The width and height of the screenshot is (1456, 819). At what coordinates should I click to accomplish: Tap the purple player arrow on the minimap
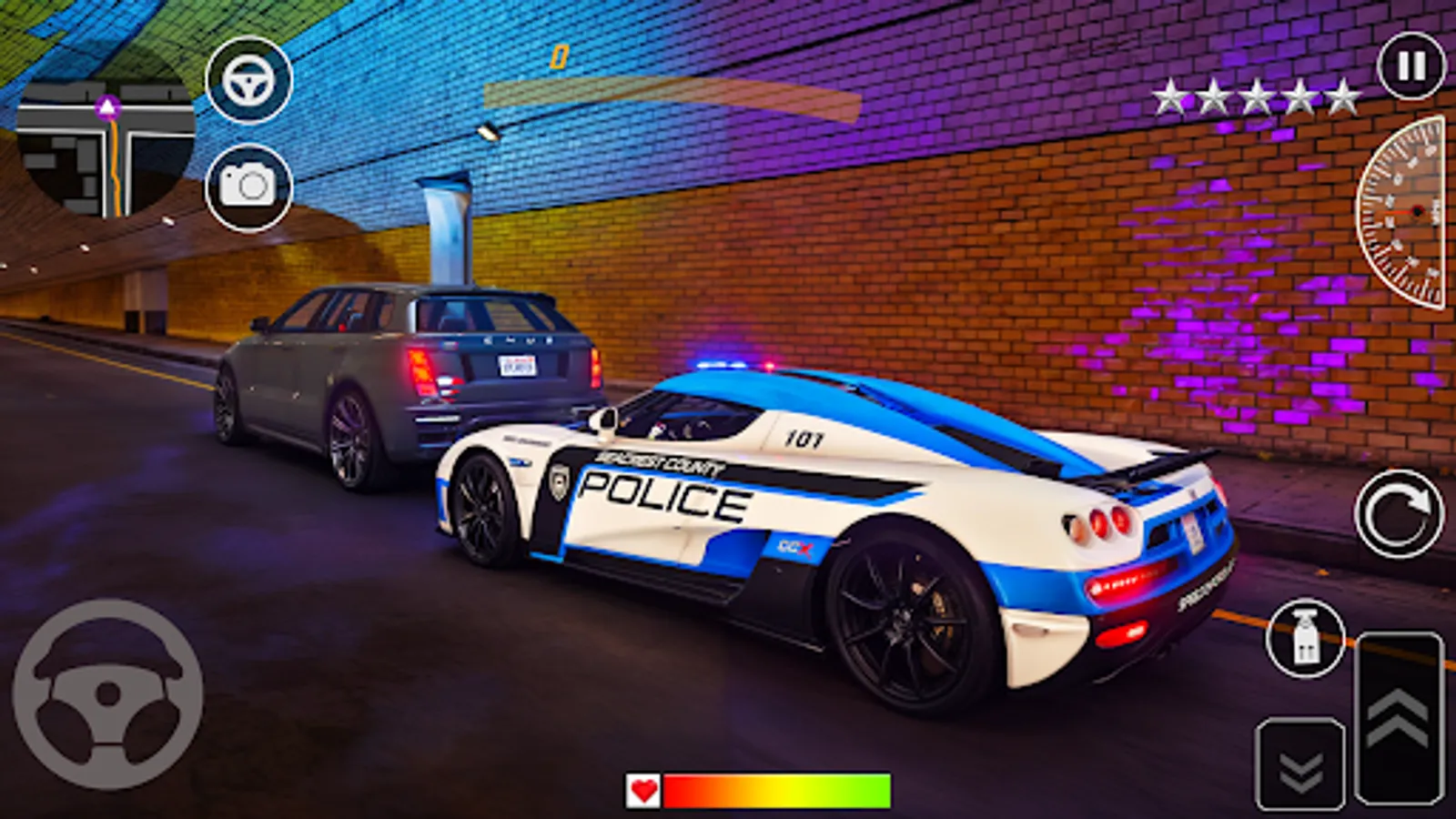click(x=107, y=106)
